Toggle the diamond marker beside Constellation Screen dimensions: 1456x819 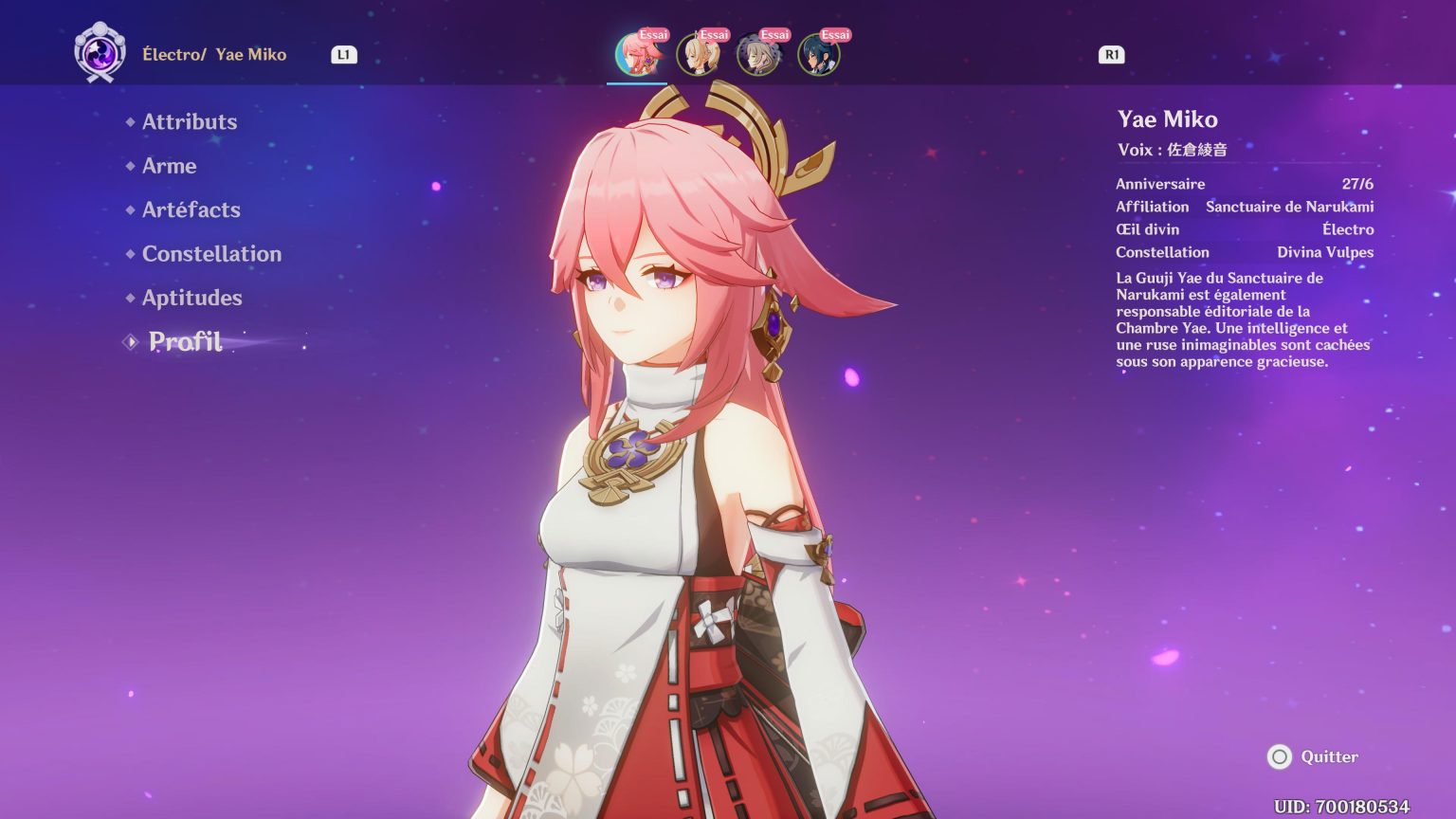[130, 254]
